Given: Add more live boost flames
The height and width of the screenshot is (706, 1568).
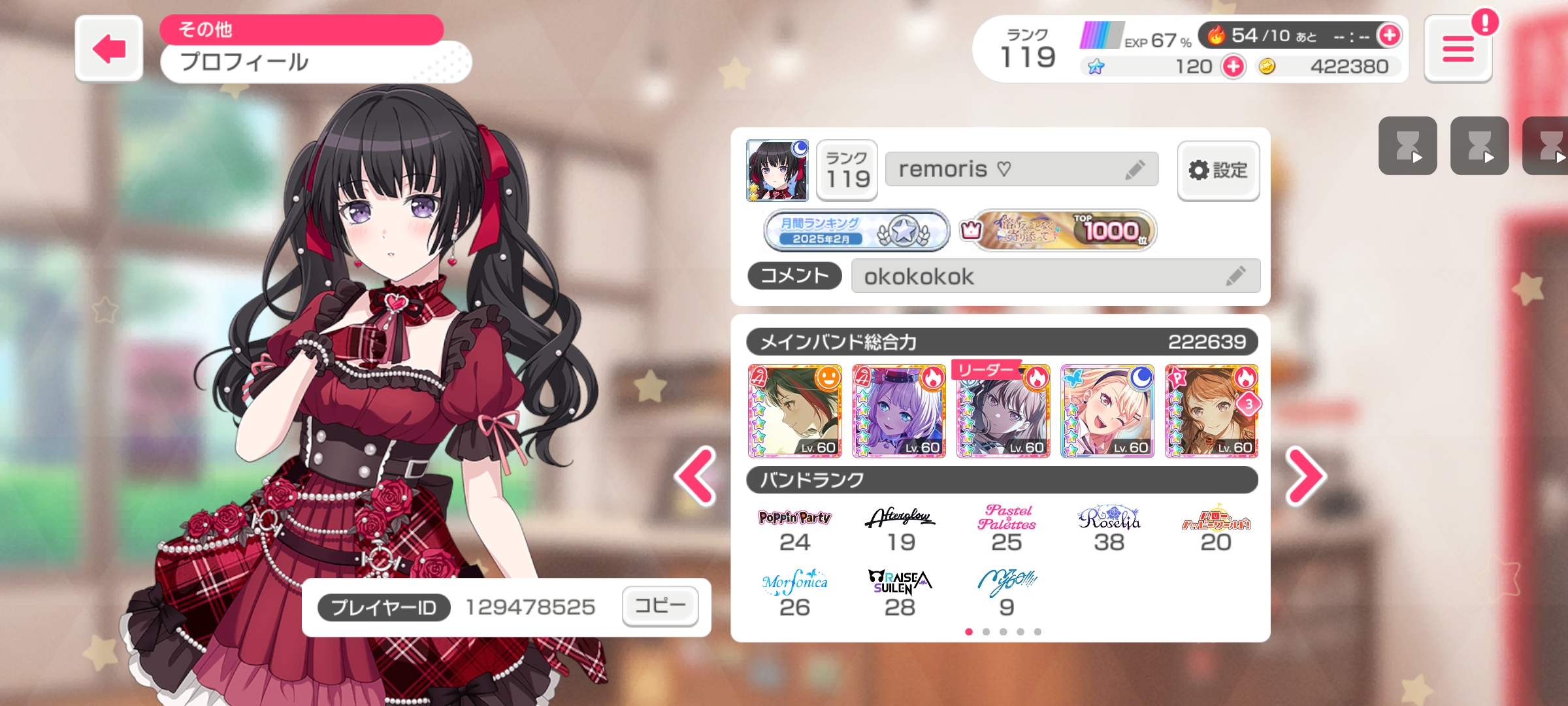Looking at the screenshot, I should click(x=1389, y=35).
